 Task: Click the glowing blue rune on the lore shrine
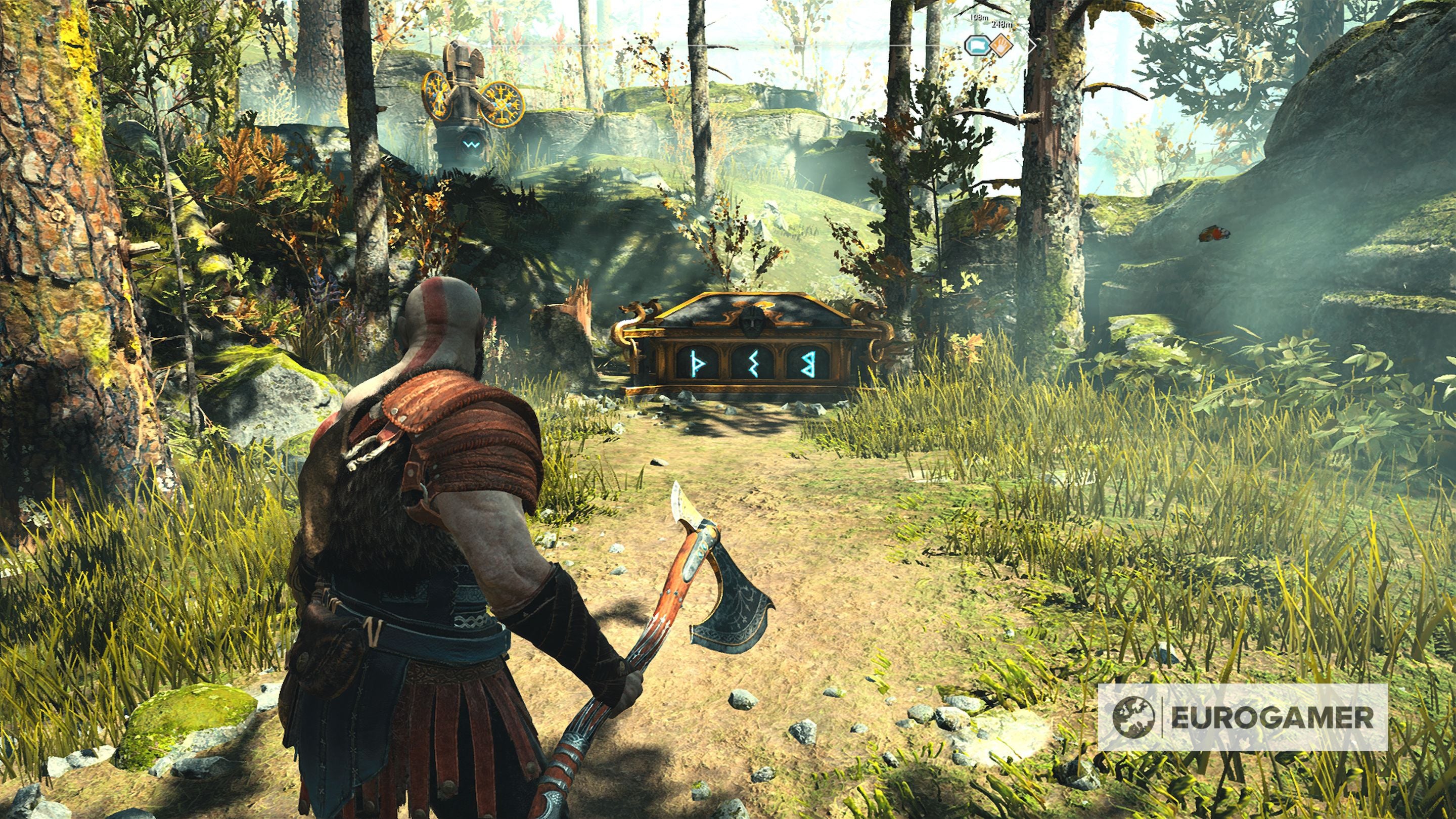click(x=471, y=145)
